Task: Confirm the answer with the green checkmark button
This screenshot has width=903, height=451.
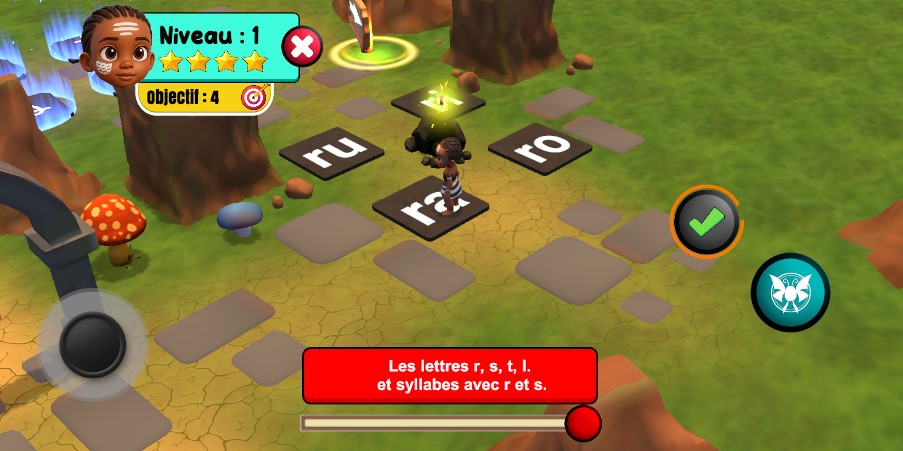Action: point(706,223)
